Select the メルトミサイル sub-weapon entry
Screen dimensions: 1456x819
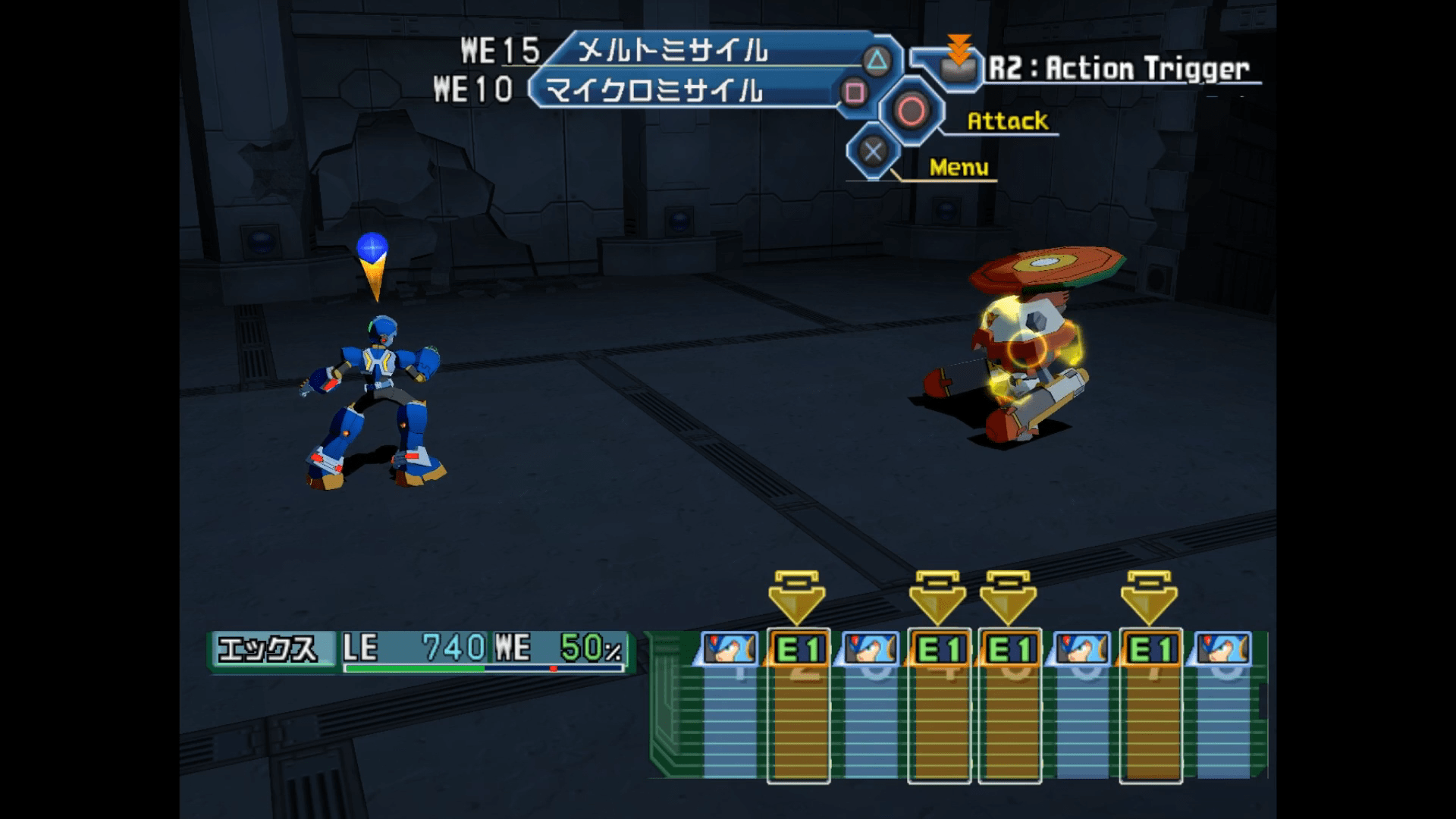[672, 52]
